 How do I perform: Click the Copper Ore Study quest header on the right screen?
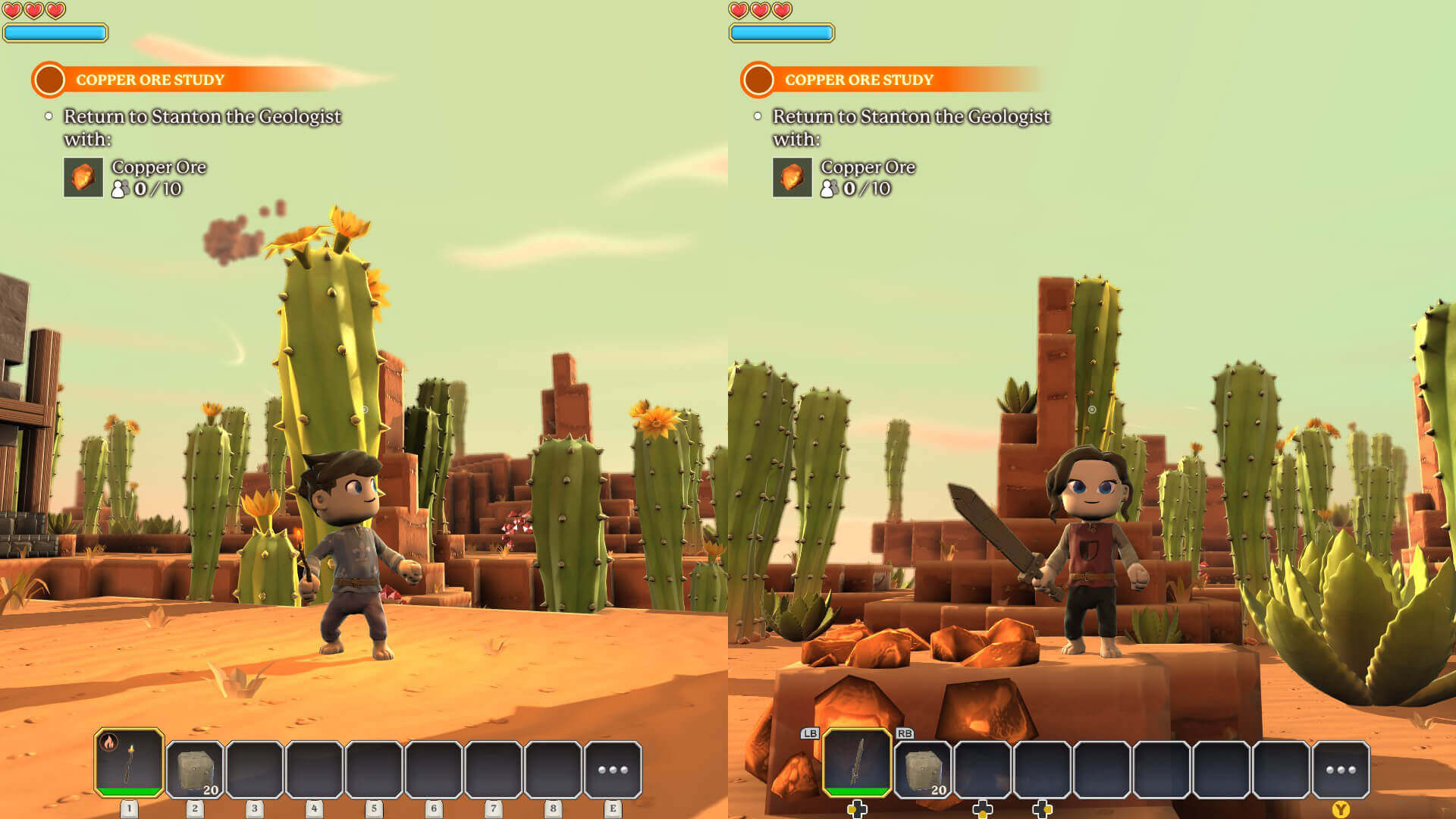click(858, 80)
